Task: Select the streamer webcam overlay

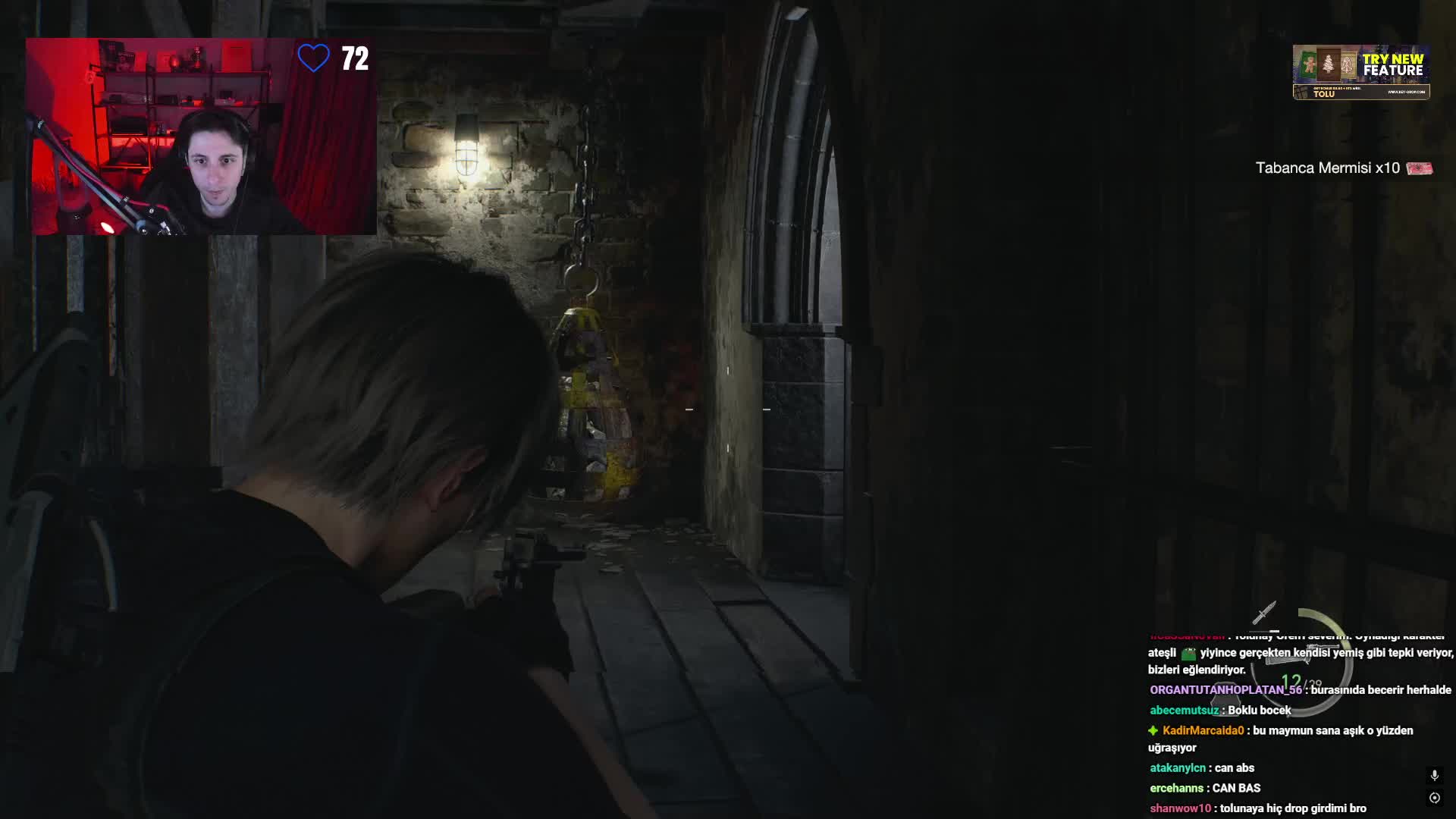Action: [x=201, y=136]
